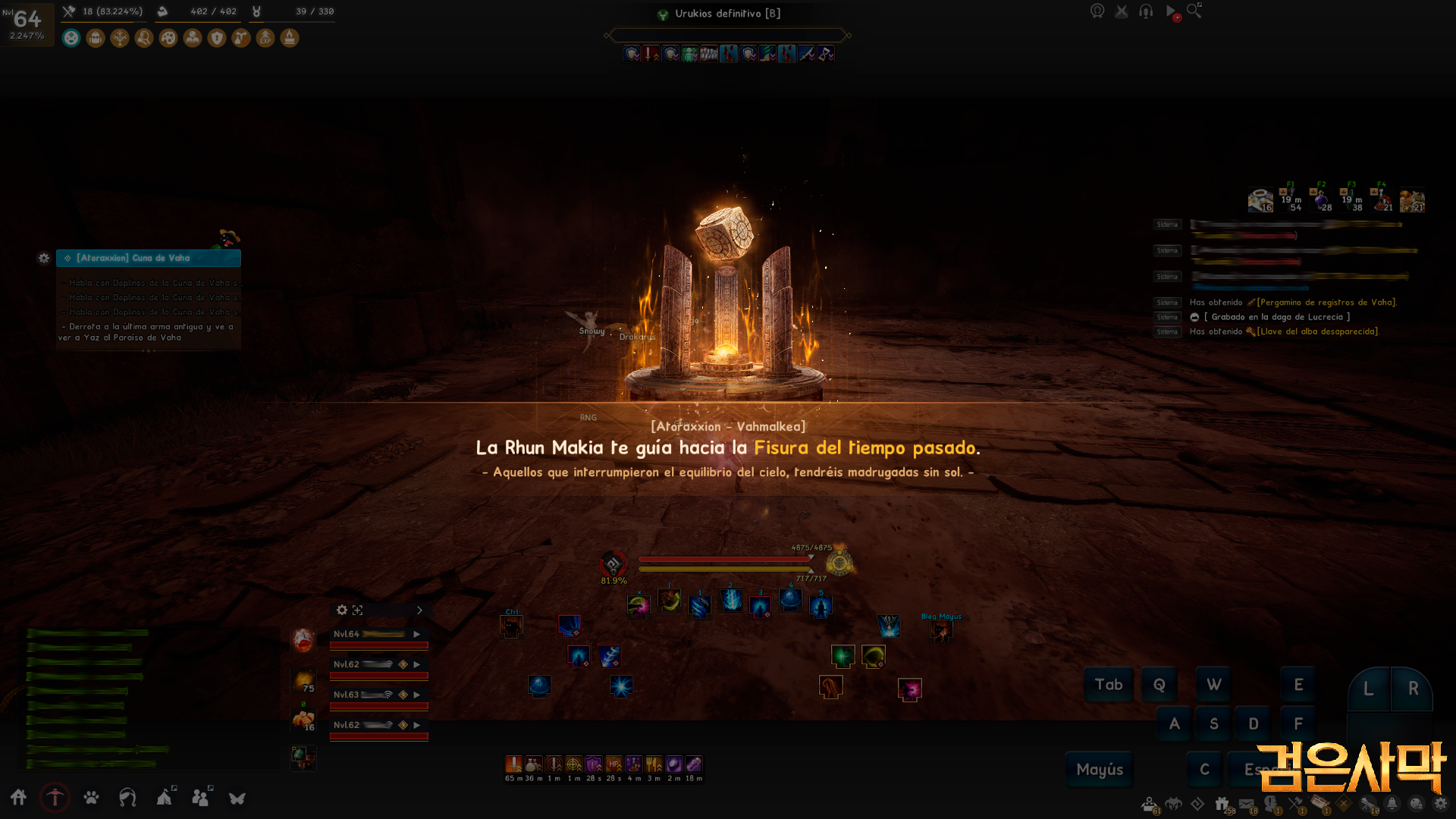Select the fairy butterfly icon in bottom dock
The image size is (1456, 819).
coord(237,798)
